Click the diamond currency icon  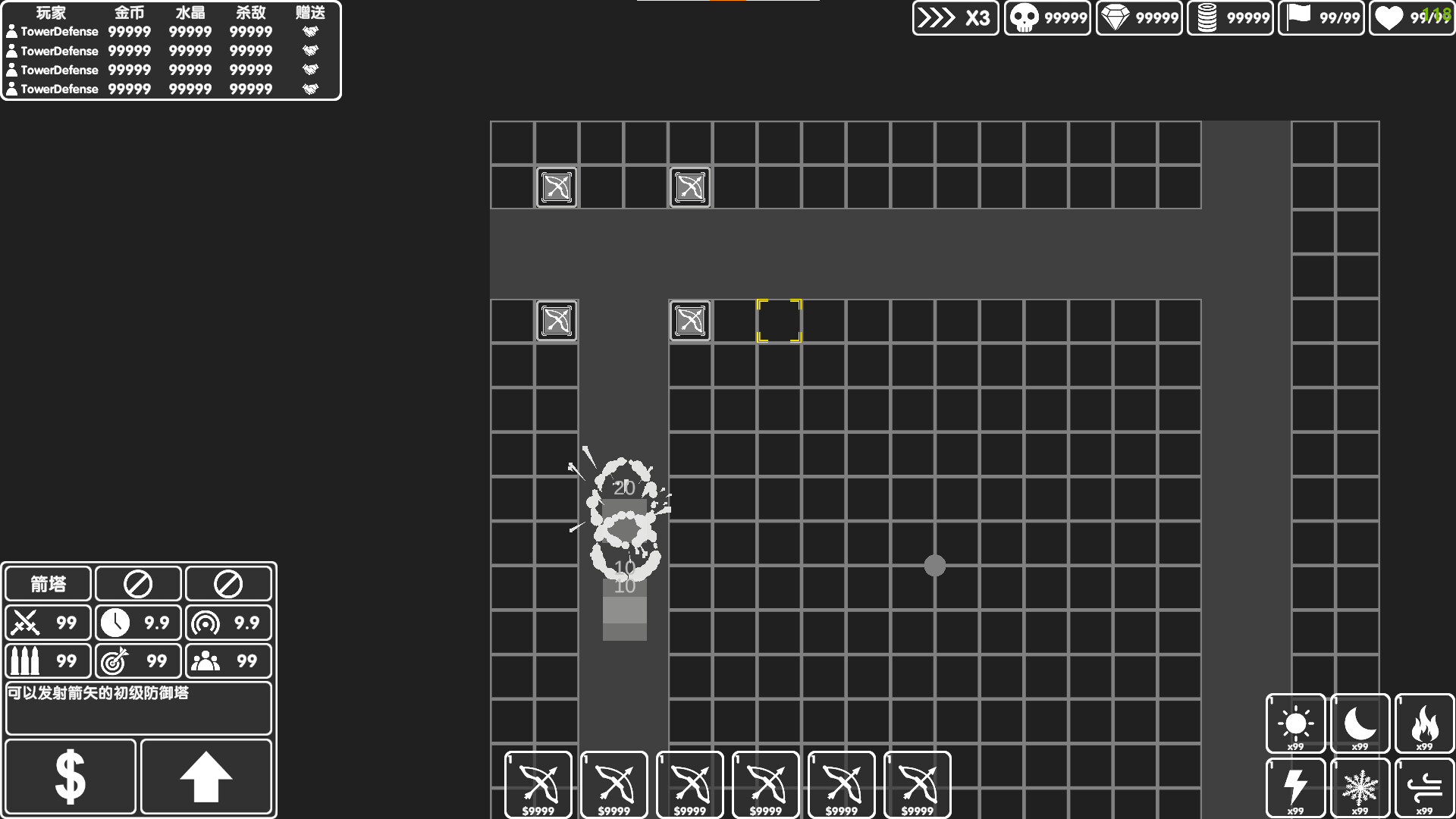[x=1117, y=17]
